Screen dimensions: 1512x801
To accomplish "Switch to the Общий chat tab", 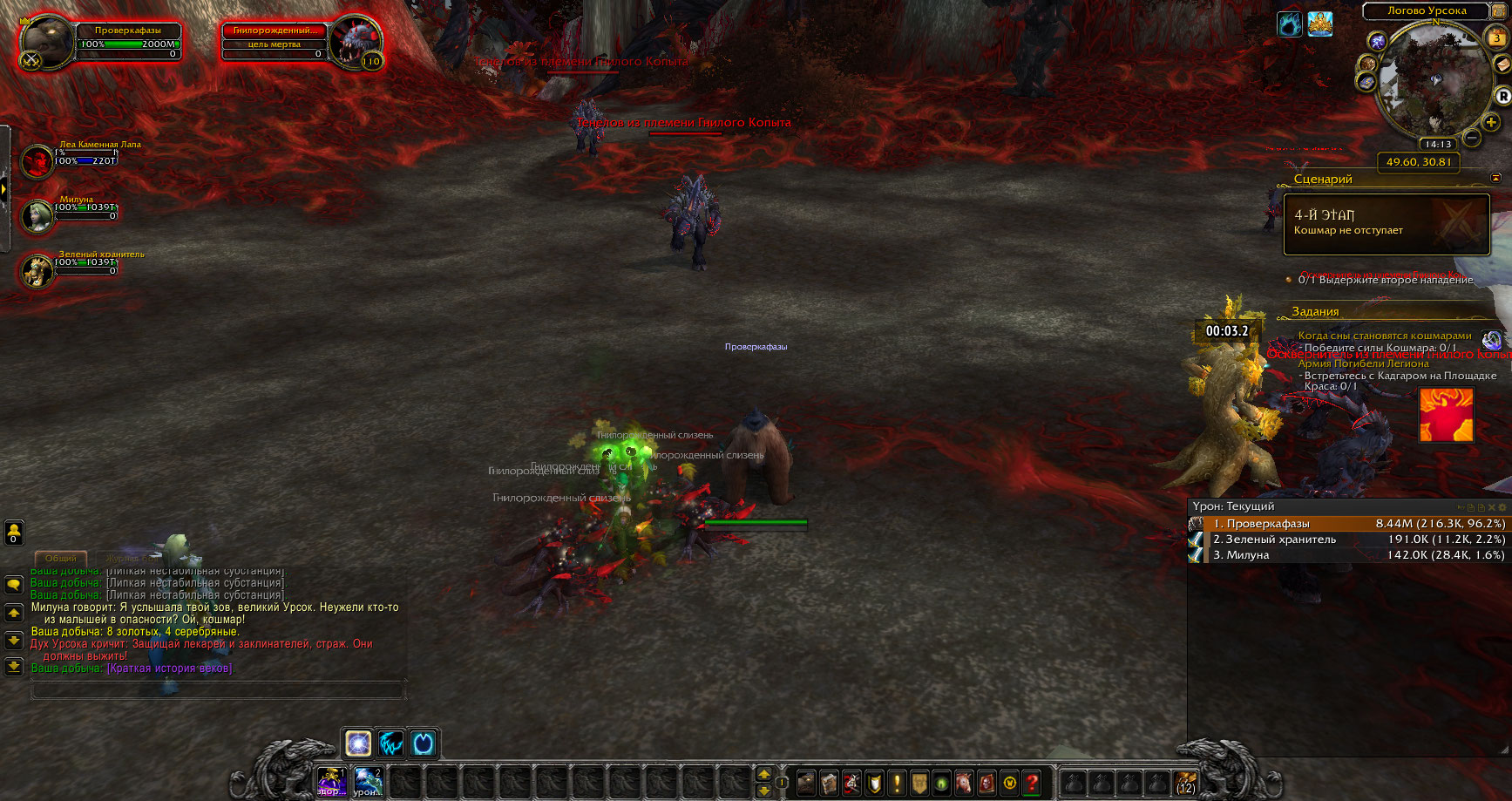I will click(x=60, y=558).
